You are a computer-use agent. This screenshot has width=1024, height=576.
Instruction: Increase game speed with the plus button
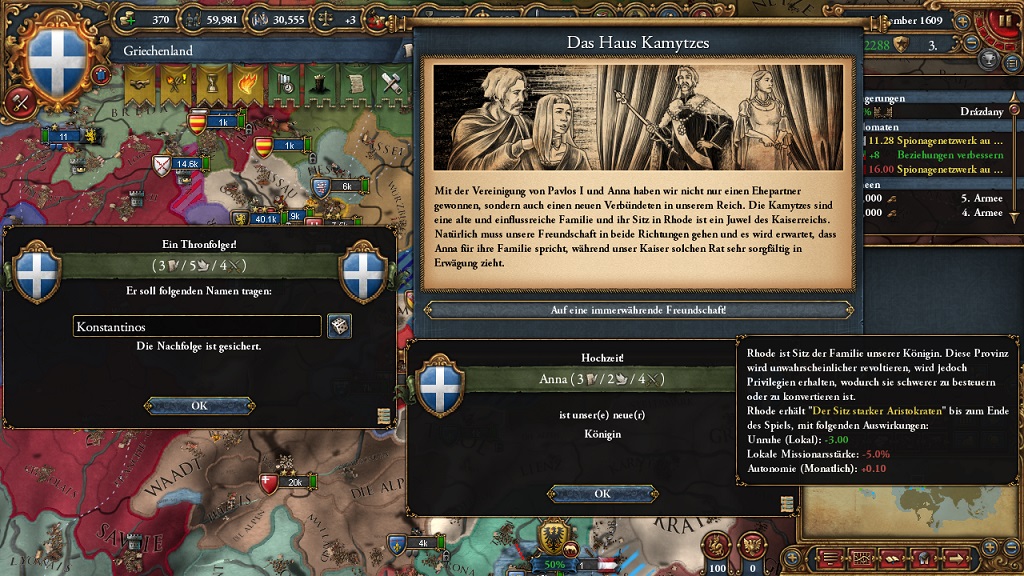(x=963, y=19)
